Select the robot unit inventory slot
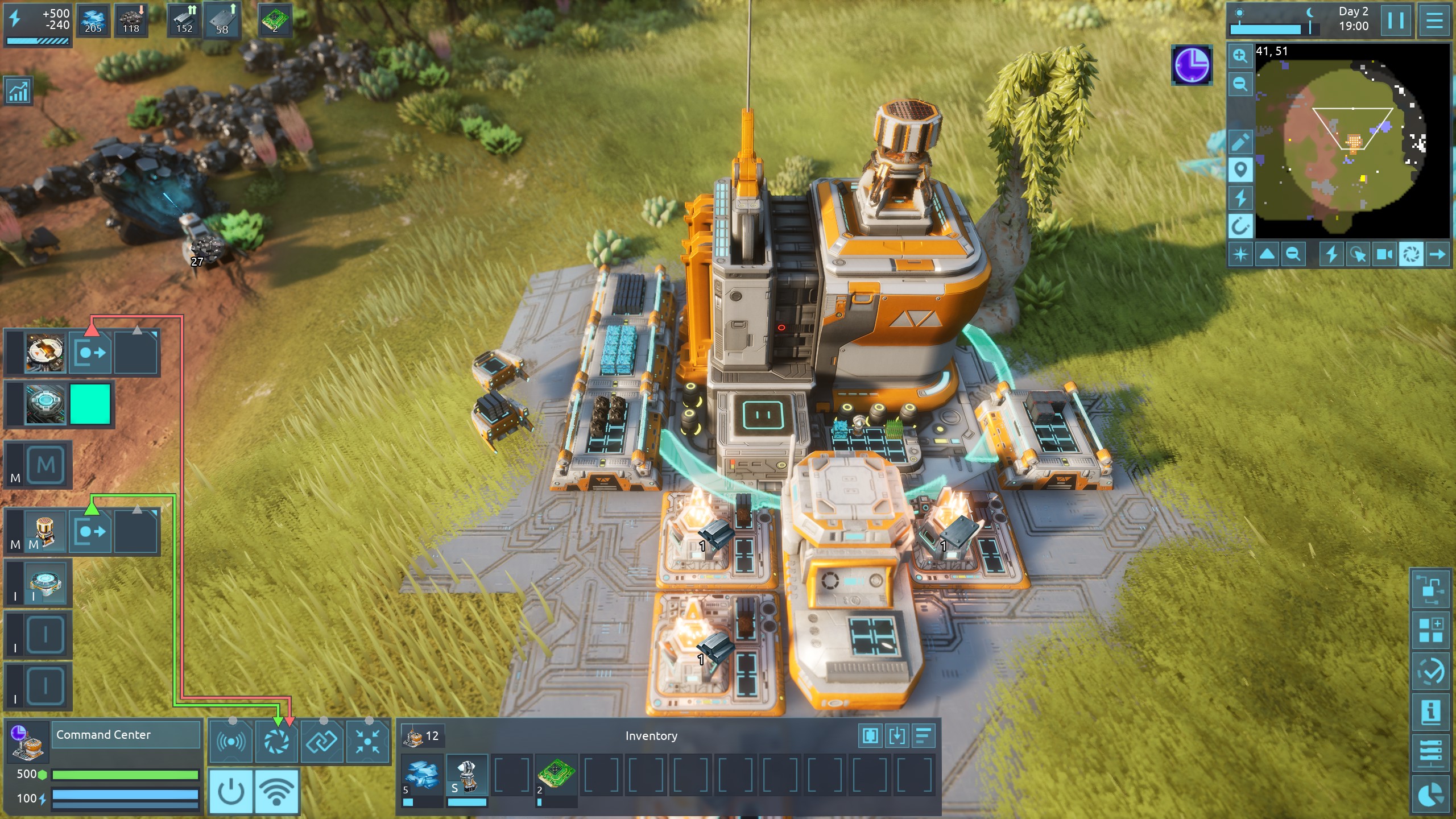 [467, 774]
